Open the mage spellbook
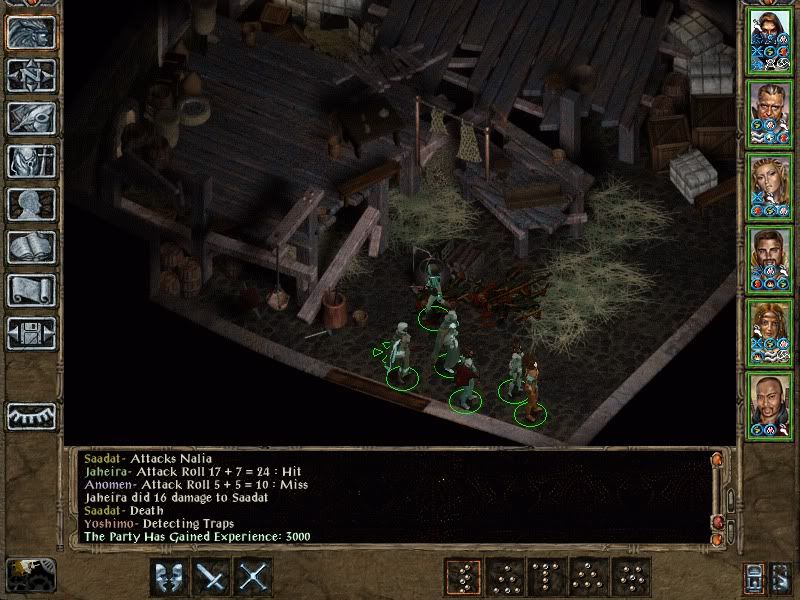 pyautogui.click(x=31, y=247)
